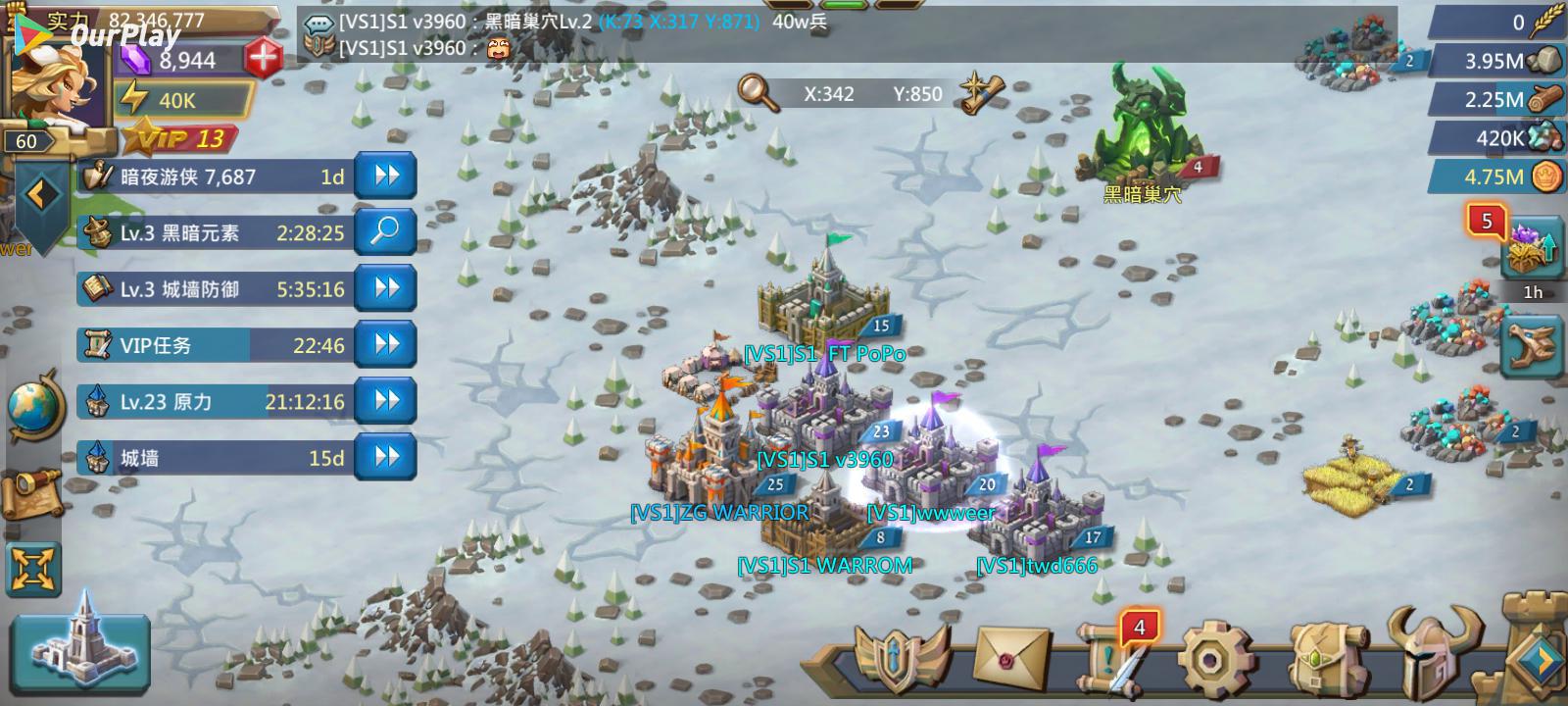Open the star scroll bookmarks
This screenshot has width=1568, height=706.
click(x=982, y=92)
